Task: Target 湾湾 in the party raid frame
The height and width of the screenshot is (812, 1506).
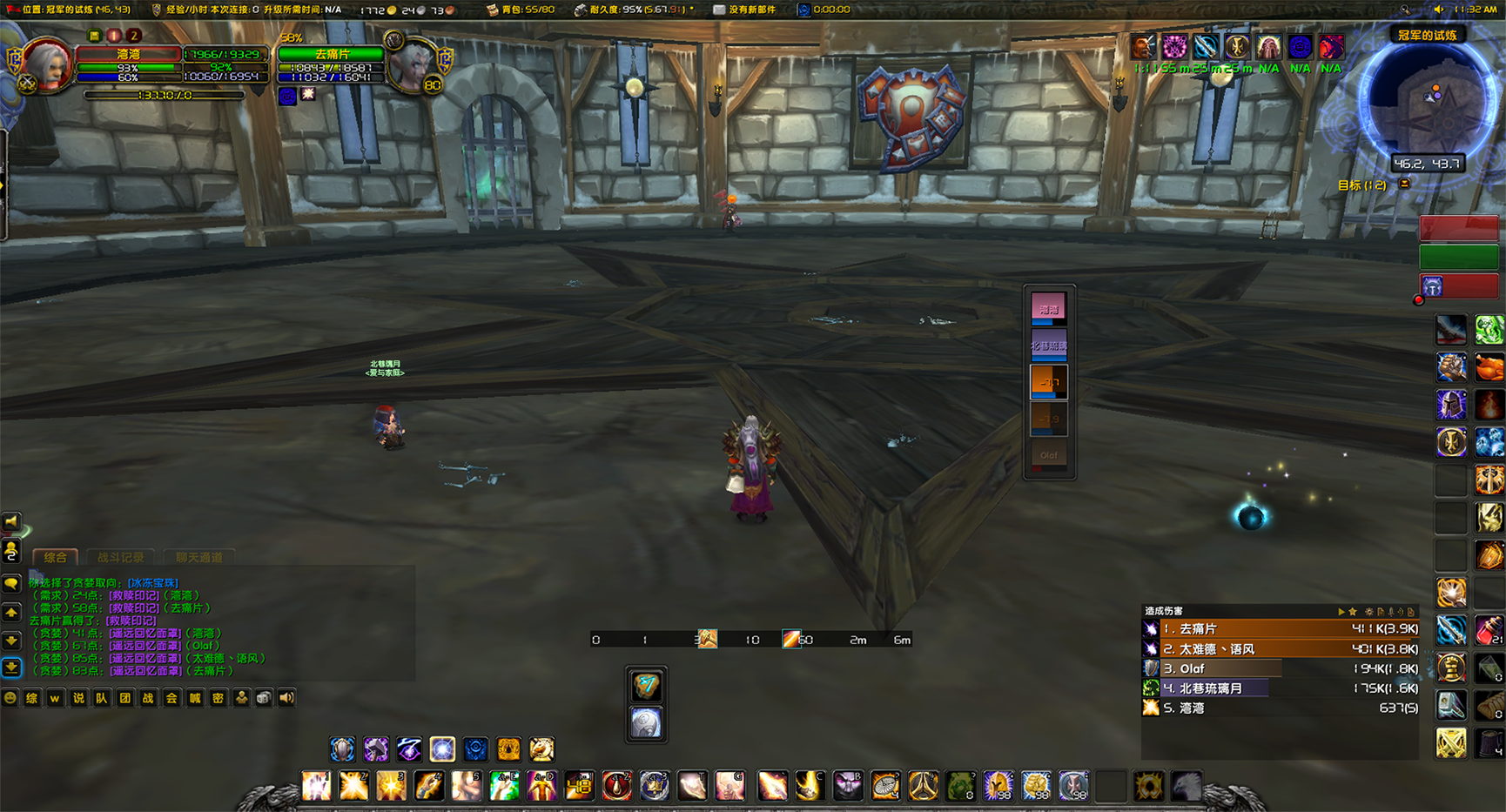Action: [1049, 309]
